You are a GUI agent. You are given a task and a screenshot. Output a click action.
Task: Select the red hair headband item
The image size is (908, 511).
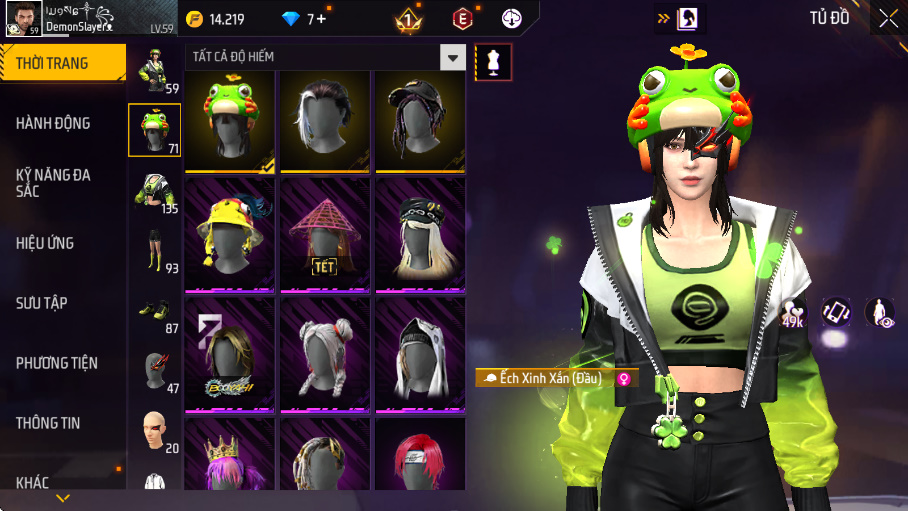(x=421, y=456)
